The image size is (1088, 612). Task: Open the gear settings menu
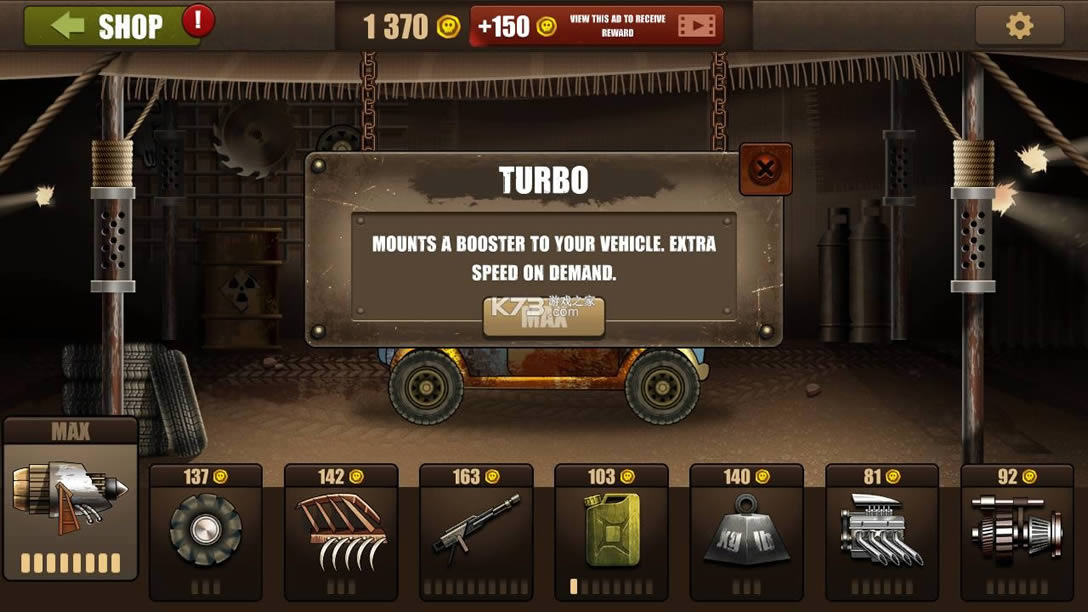point(1019,26)
